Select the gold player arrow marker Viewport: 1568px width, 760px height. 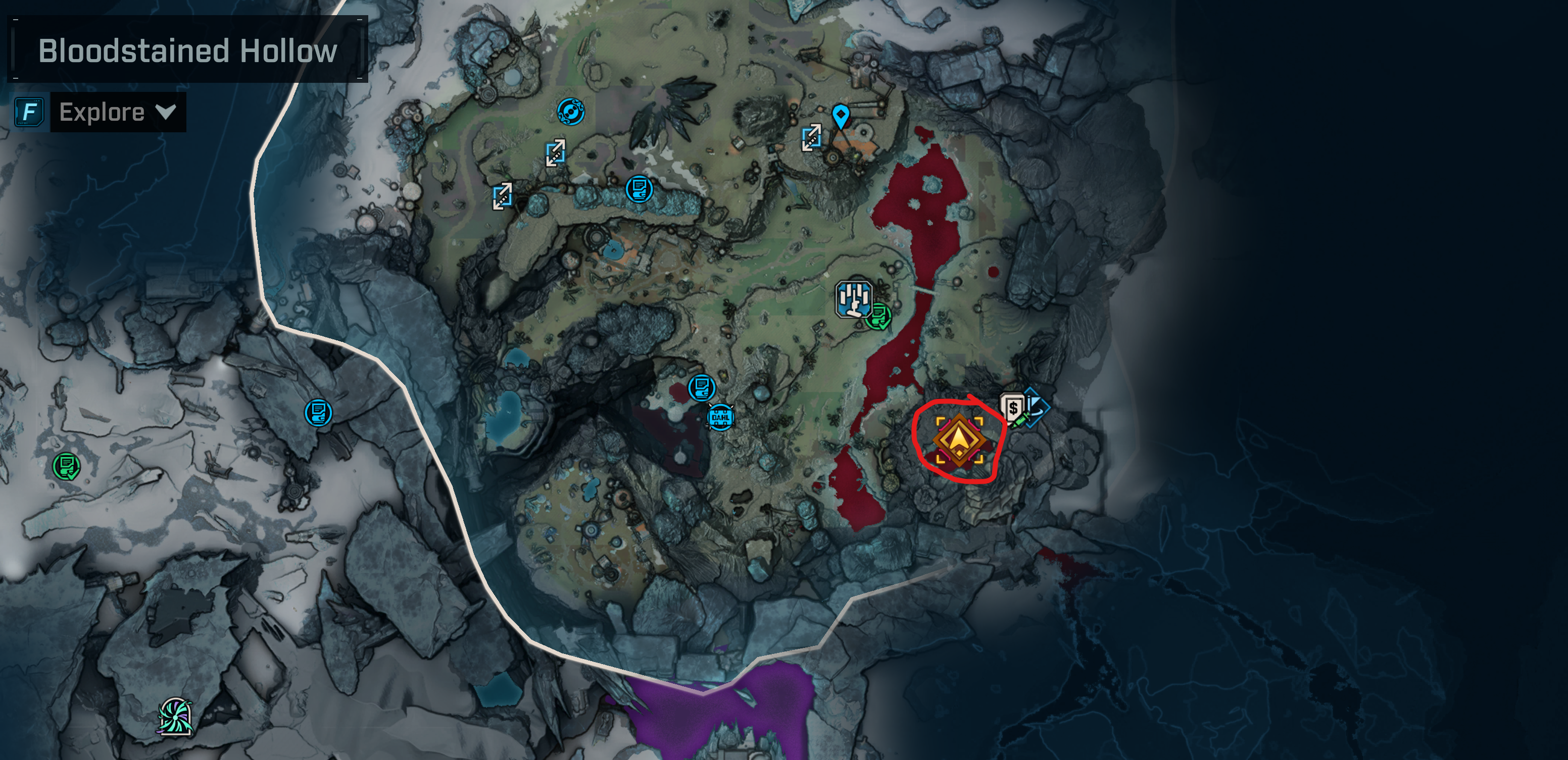[x=959, y=440]
